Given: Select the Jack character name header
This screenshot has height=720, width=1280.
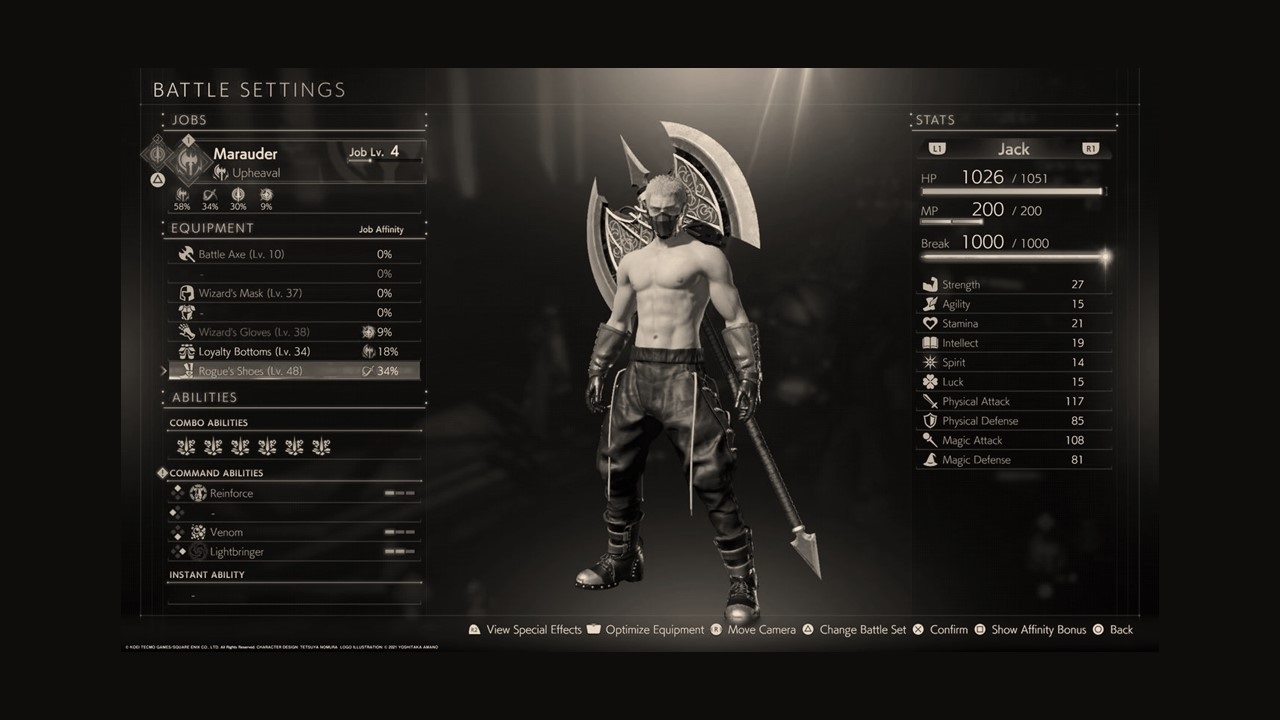Looking at the screenshot, I should coord(1013,149).
